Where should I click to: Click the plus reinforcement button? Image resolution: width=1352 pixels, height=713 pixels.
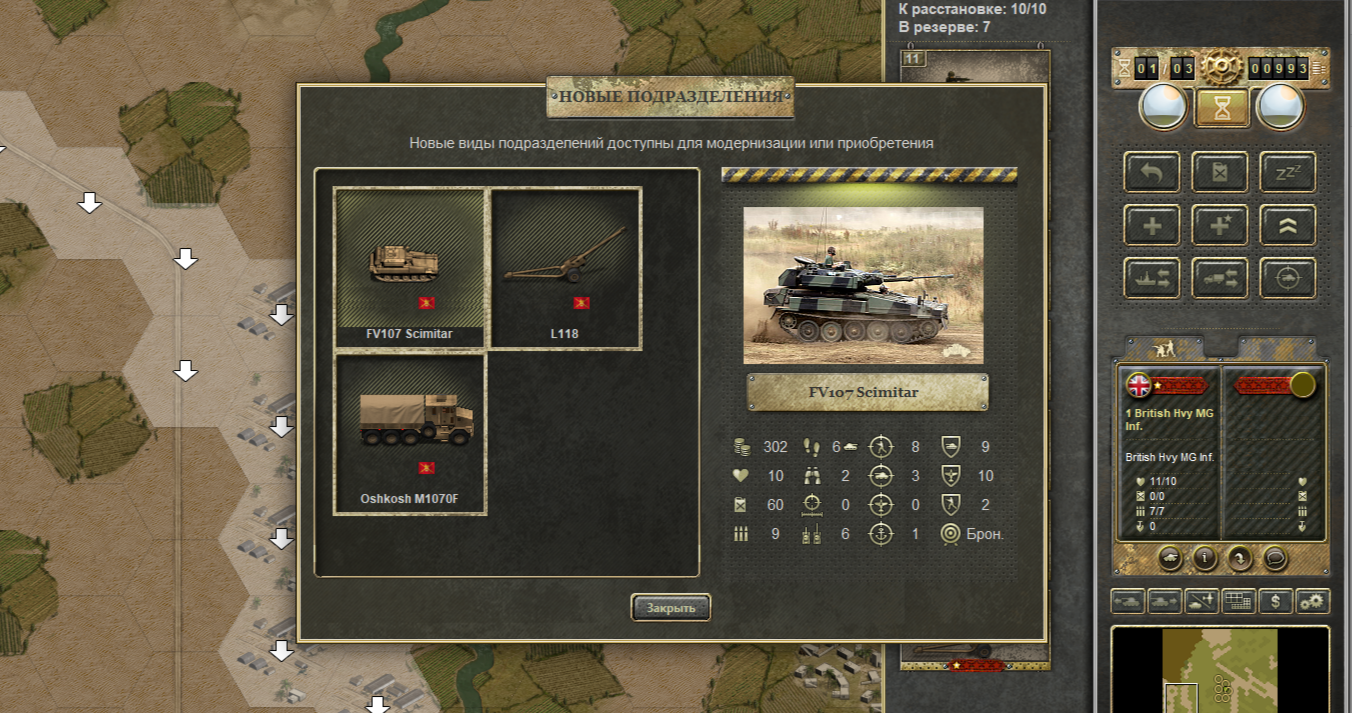point(1152,225)
